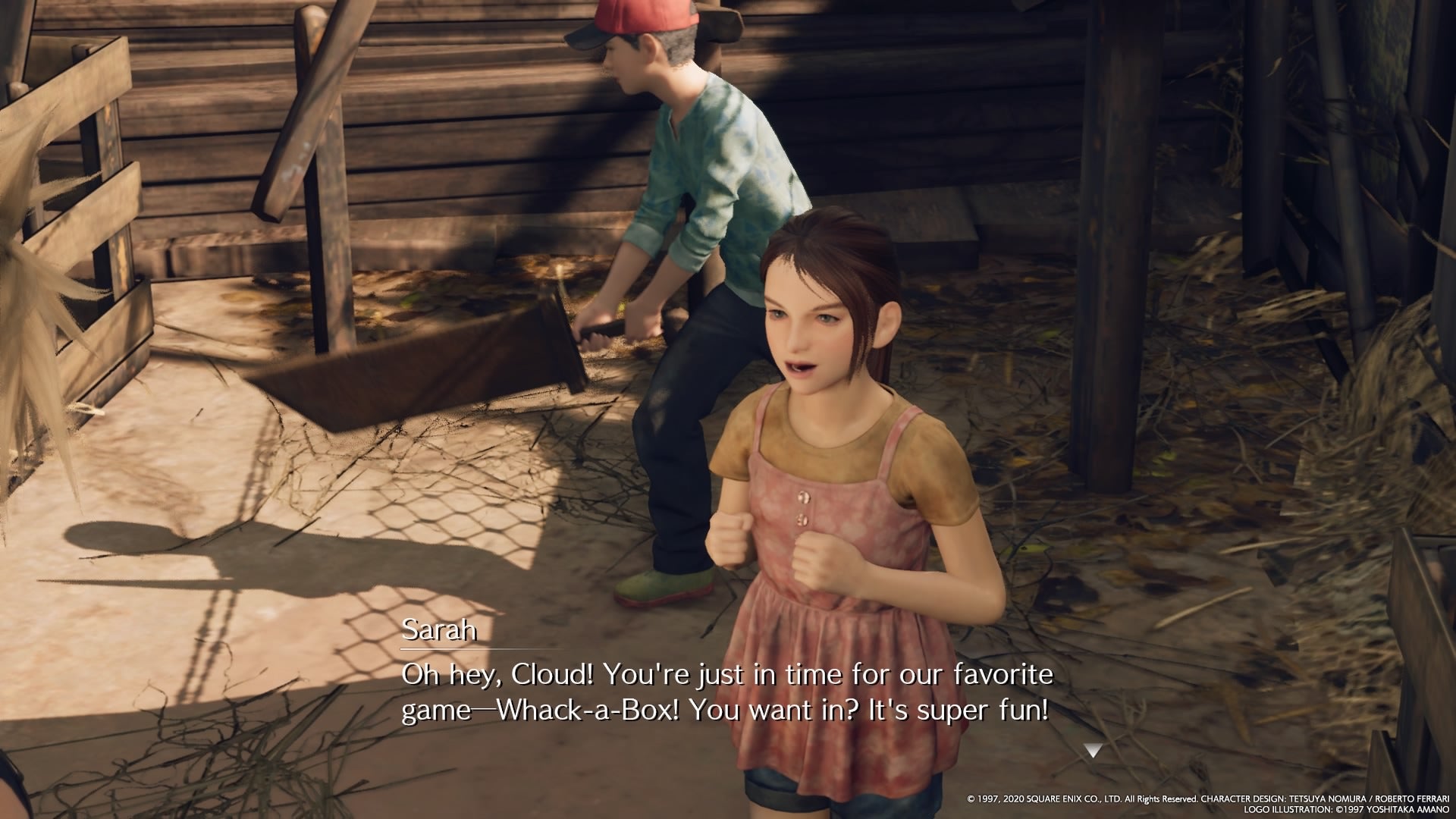Advance dialogue with the white continue arrow
This screenshot has width=1456, height=819.
pyautogui.click(x=1092, y=751)
